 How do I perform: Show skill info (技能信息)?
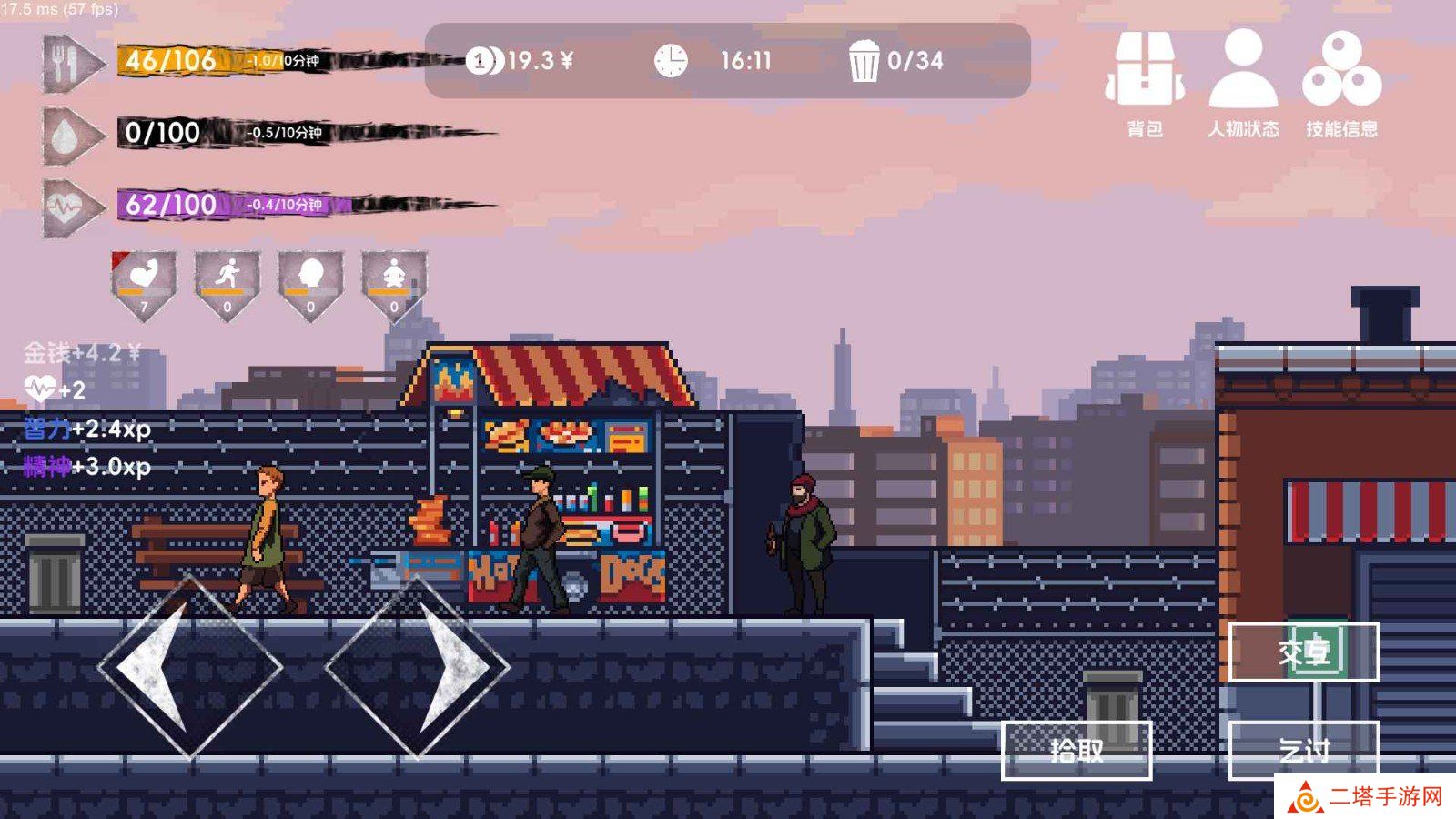pos(1341,83)
